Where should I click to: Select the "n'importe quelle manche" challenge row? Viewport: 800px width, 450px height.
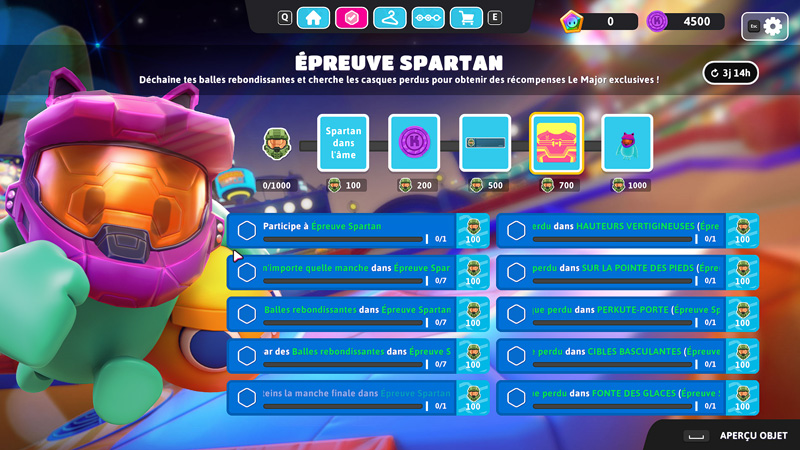pyautogui.click(x=342, y=273)
